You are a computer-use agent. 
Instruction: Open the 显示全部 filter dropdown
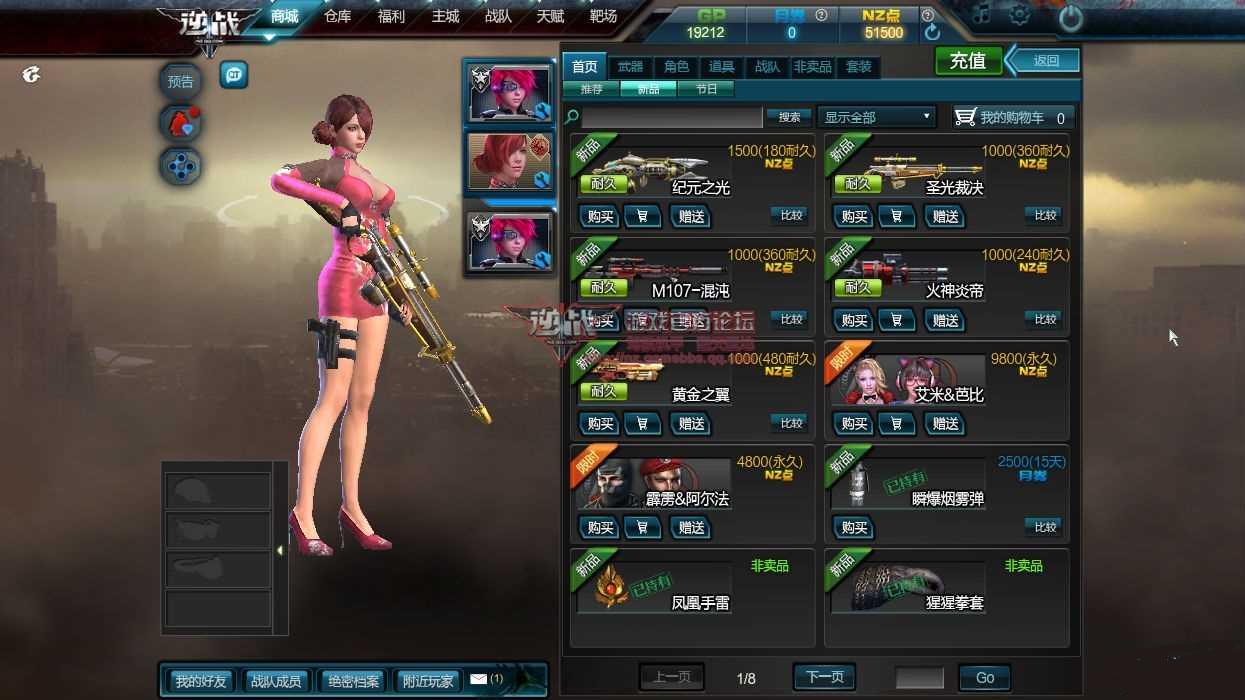click(877, 117)
